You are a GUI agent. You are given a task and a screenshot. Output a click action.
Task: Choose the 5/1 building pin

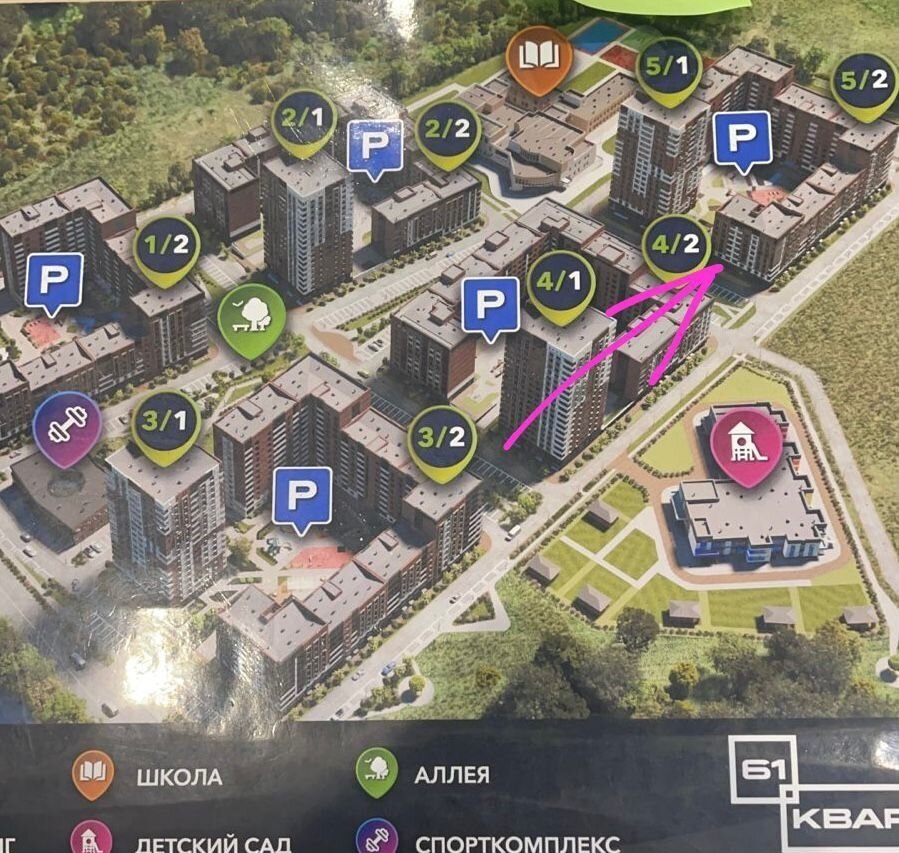[669, 69]
